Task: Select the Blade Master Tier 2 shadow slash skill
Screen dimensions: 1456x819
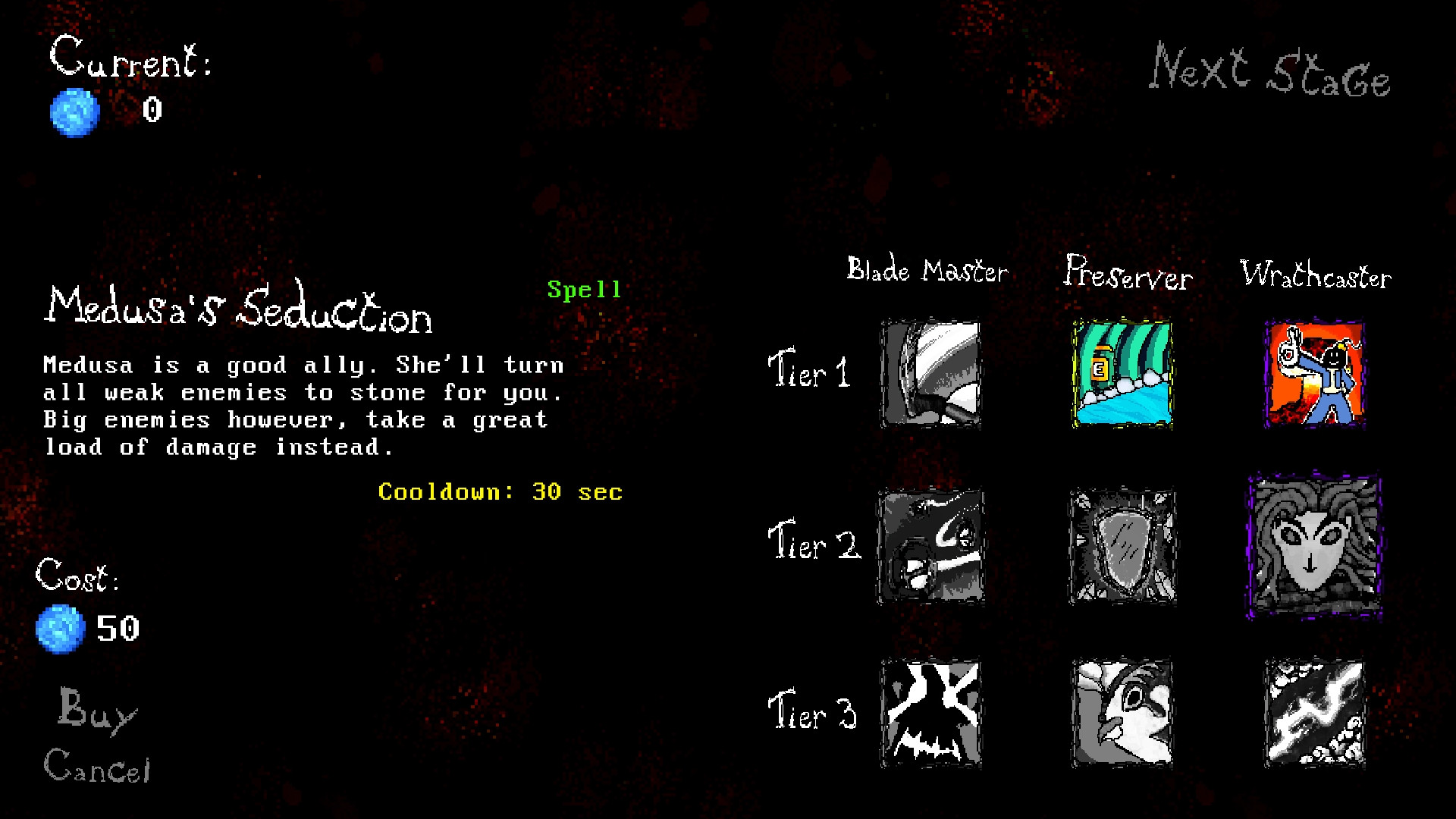Action: pos(930,544)
